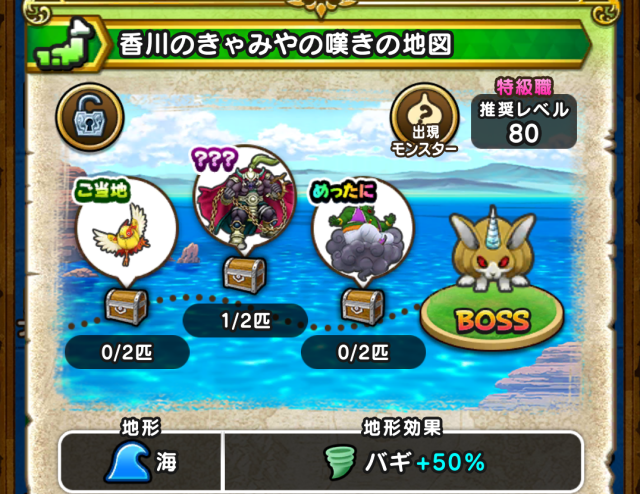Tap the treasure chest above 1/2匹
Viewport: 640px width, 494px height.
241,273
